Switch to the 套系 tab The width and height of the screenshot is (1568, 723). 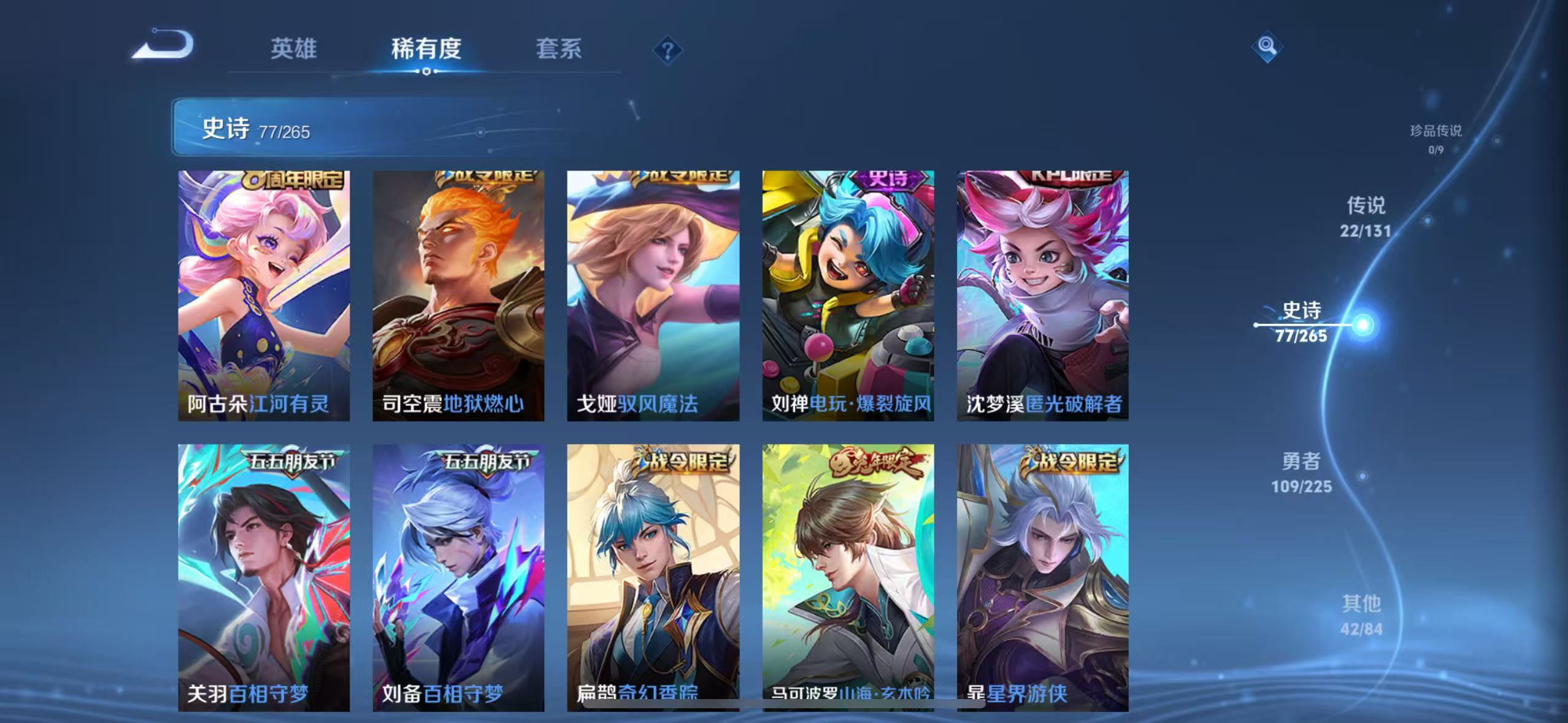click(559, 50)
